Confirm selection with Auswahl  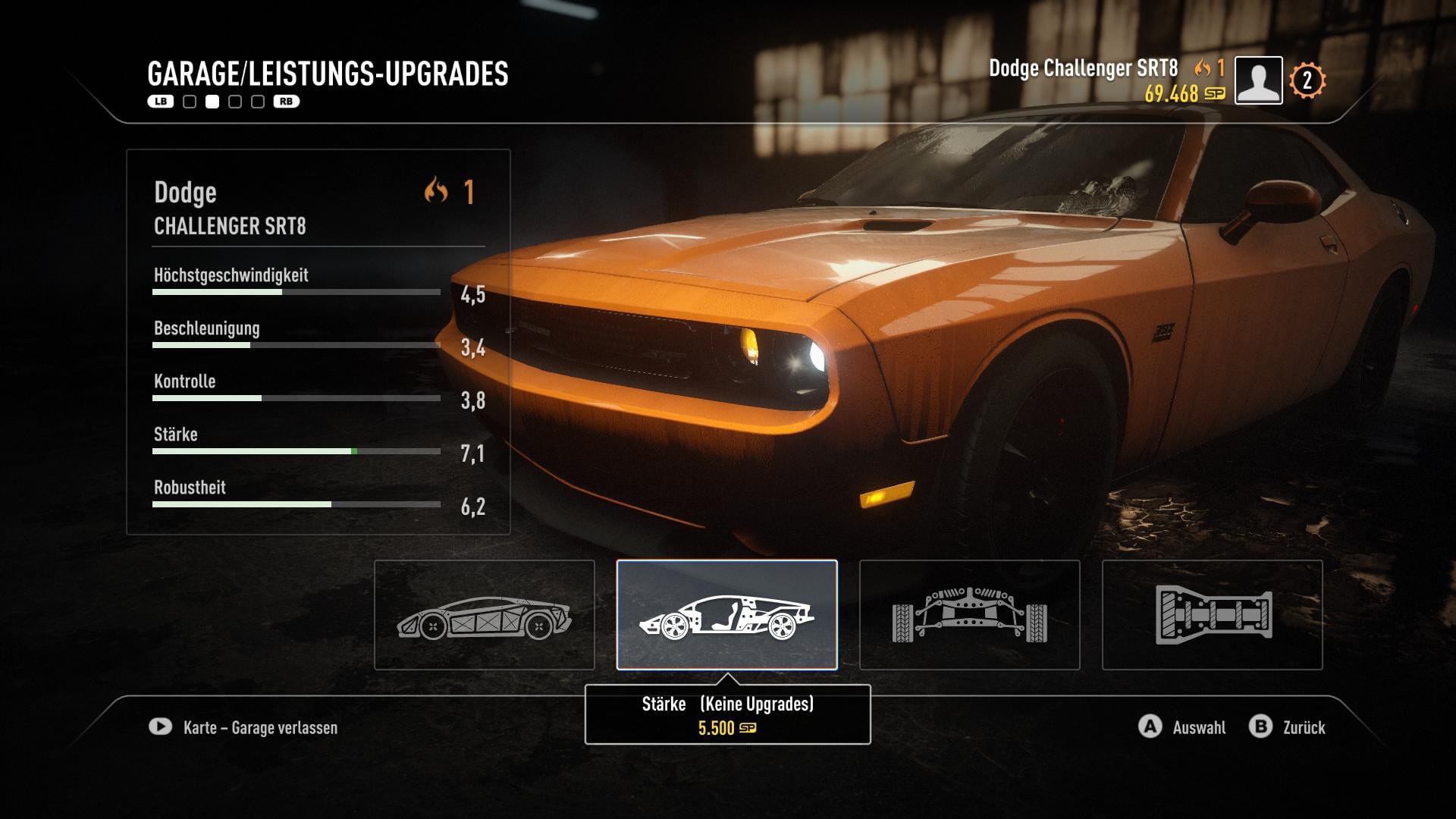[x=1183, y=727]
